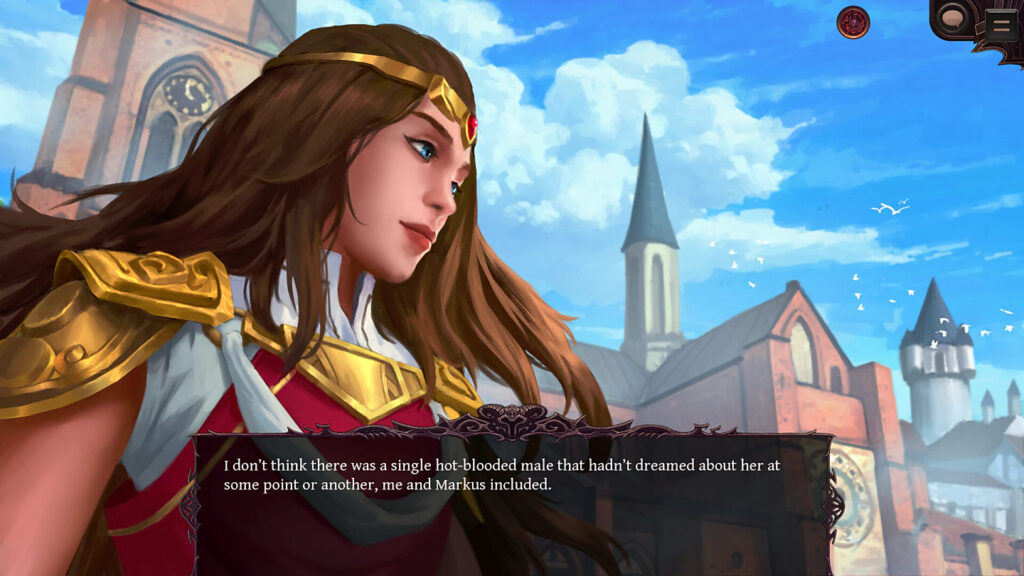Click the round red medallion icon

coord(853,22)
